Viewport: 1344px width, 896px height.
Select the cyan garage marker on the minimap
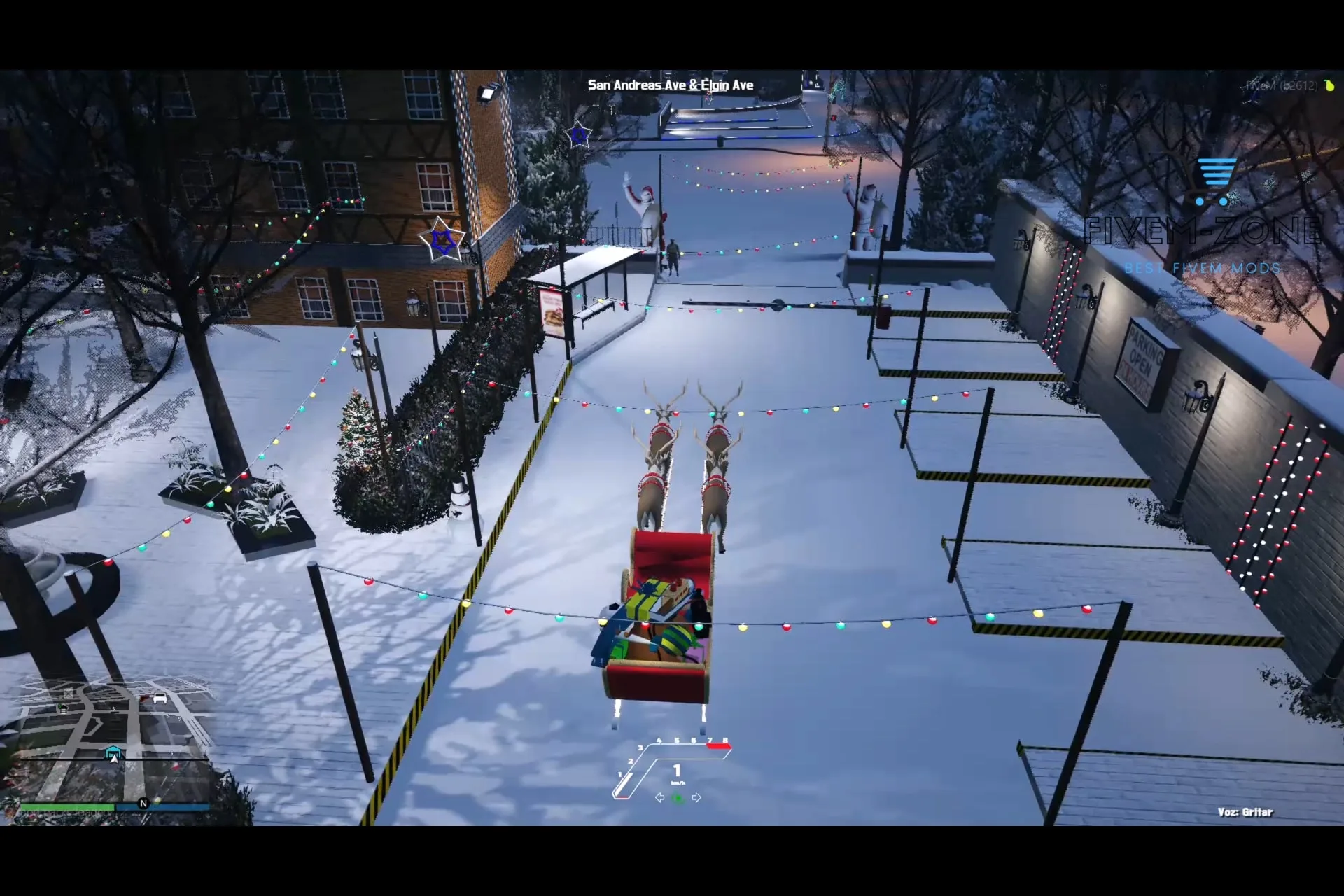click(x=113, y=752)
